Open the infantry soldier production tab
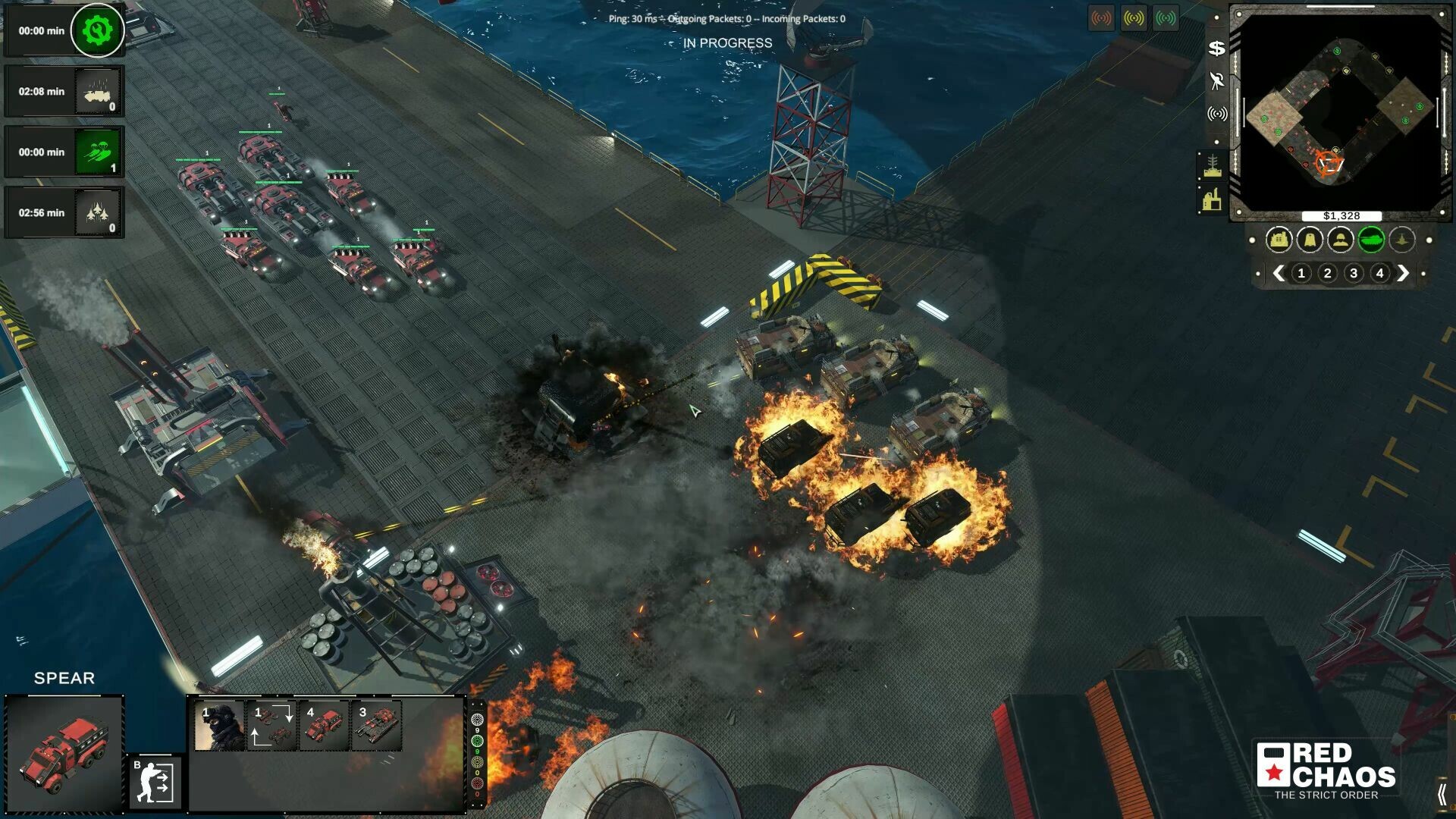Viewport: 1456px width, 819px height. (x=1341, y=240)
